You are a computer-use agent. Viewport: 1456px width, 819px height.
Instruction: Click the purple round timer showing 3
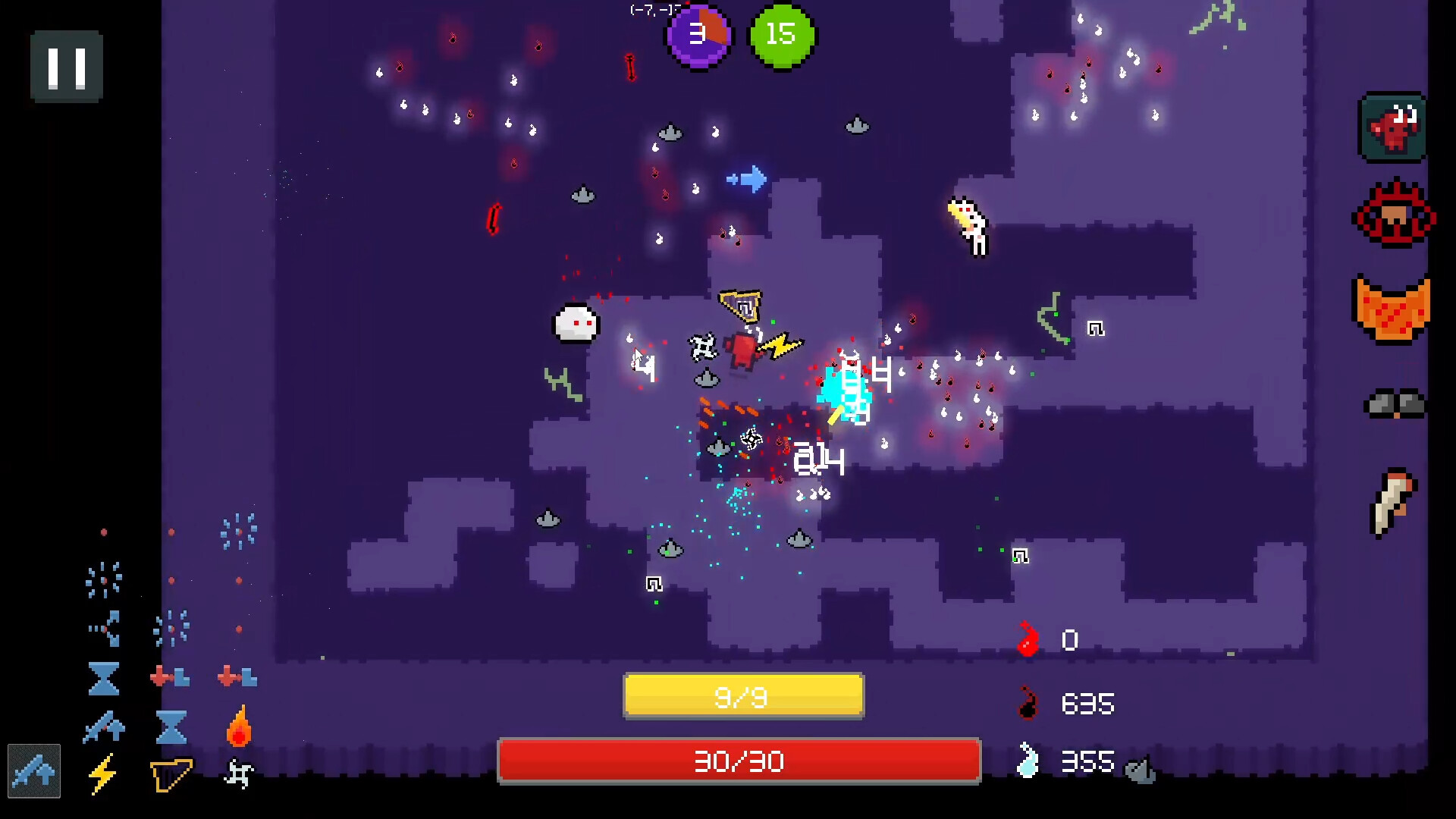point(698,36)
